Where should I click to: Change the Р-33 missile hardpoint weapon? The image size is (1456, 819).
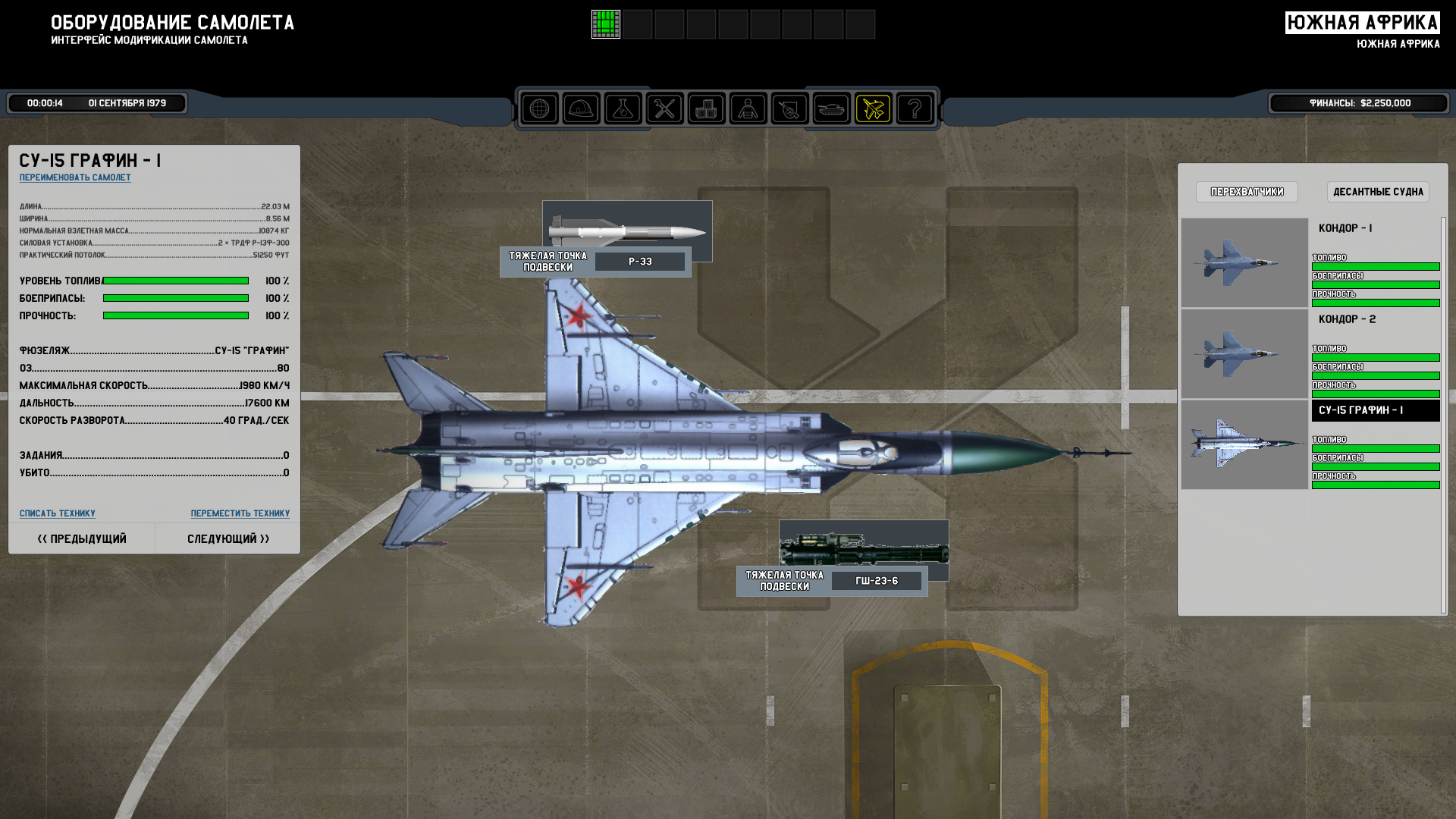[x=640, y=262]
